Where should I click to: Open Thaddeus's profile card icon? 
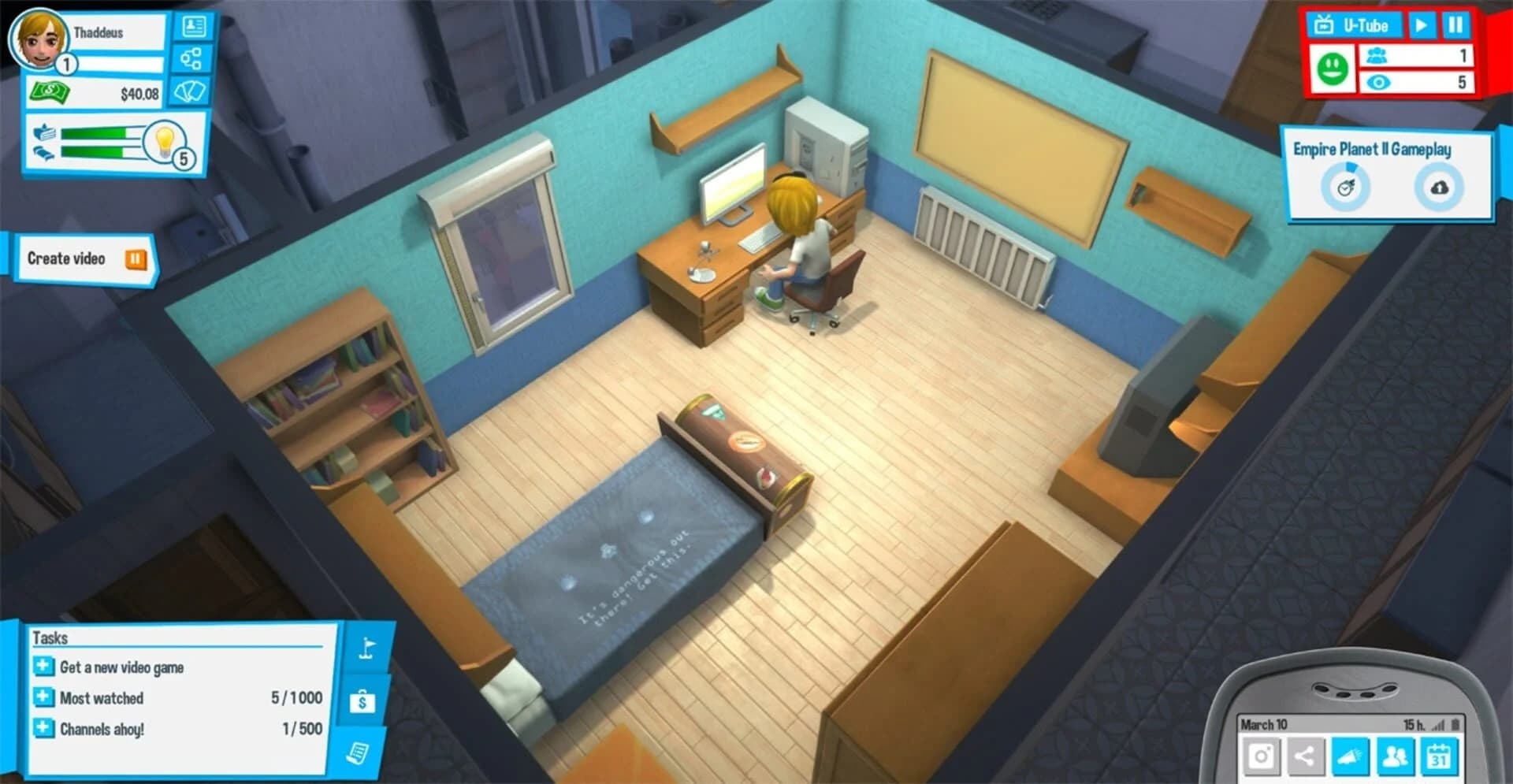[x=195, y=26]
